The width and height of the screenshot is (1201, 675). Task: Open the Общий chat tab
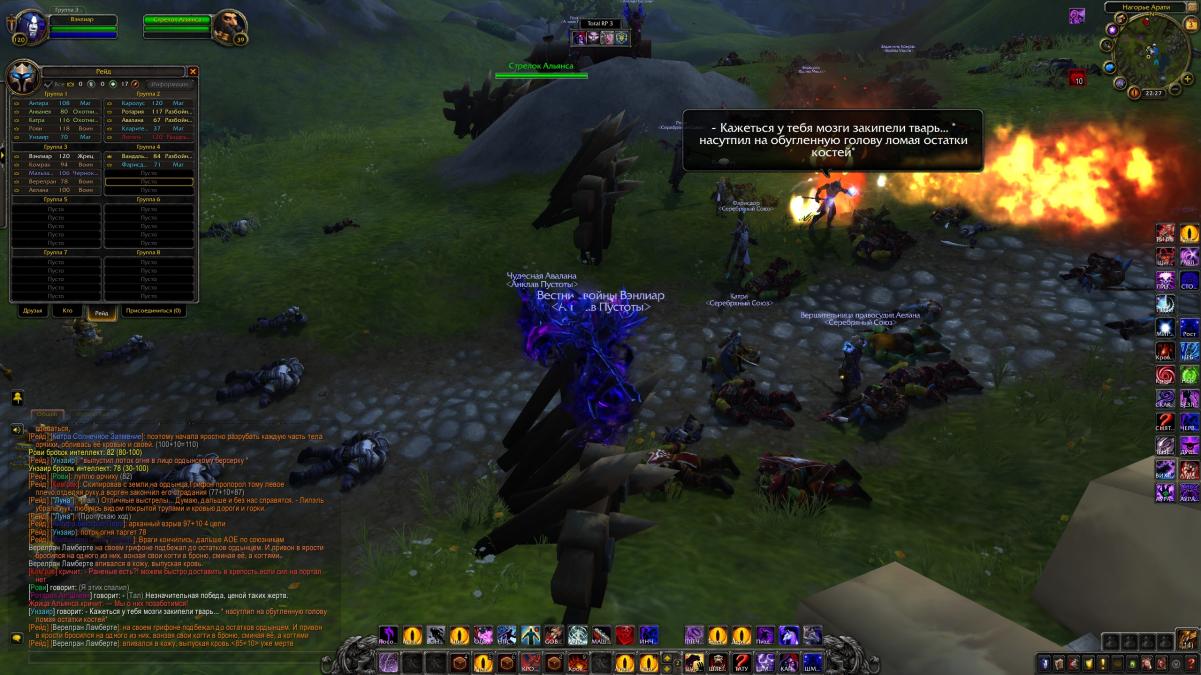(x=45, y=413)
